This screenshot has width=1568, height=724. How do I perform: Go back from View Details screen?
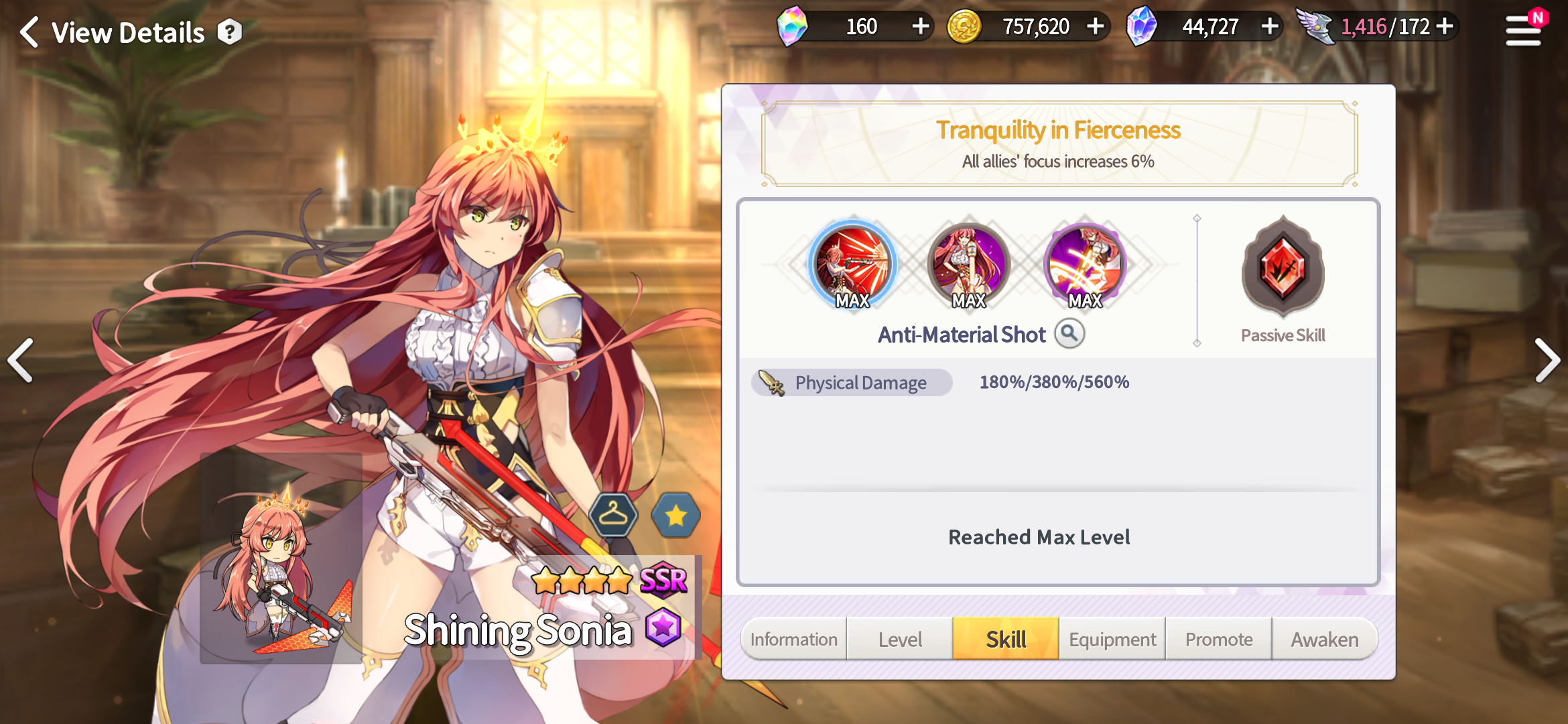(x=29, y=32)
